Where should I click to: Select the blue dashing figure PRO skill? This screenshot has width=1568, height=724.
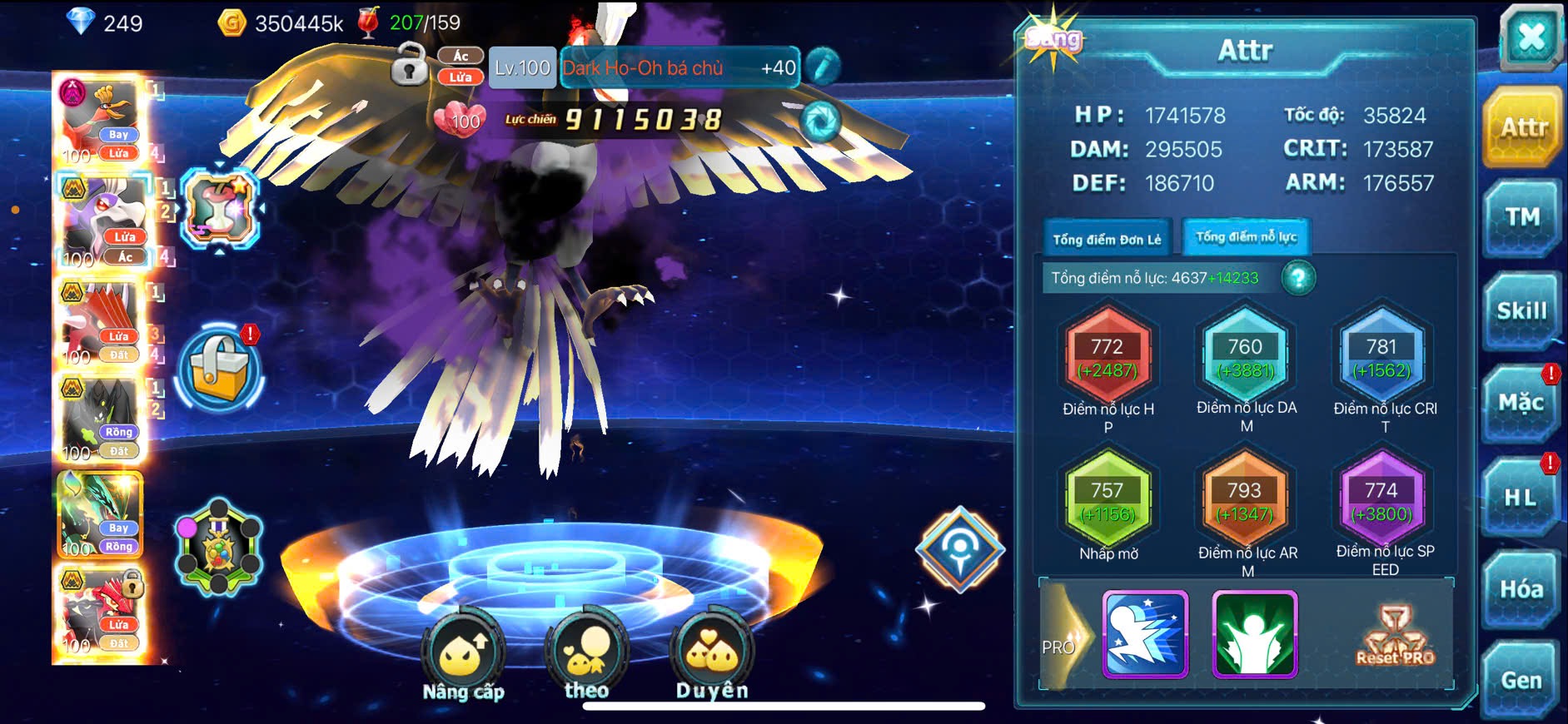click(x=1145, y=634)
